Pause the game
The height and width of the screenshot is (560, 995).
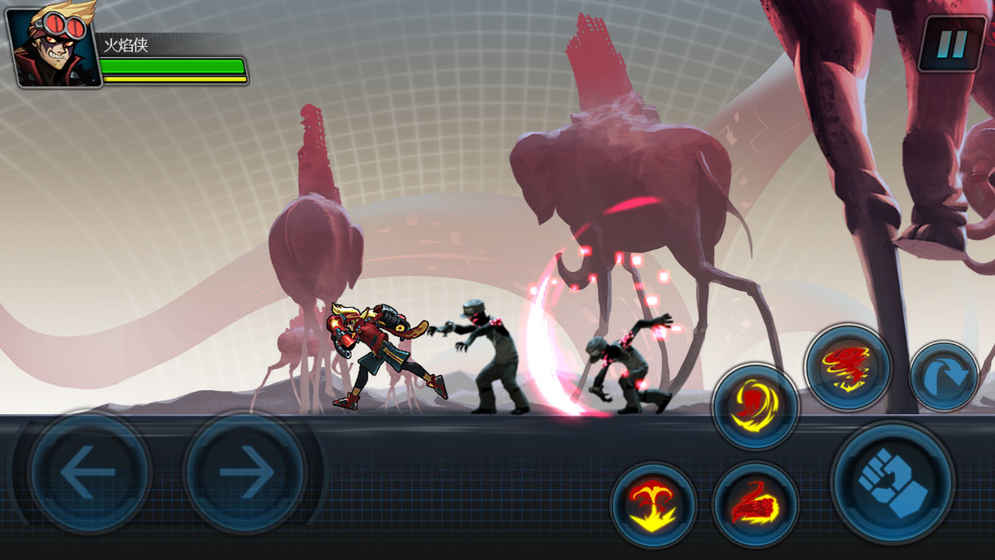951,43
